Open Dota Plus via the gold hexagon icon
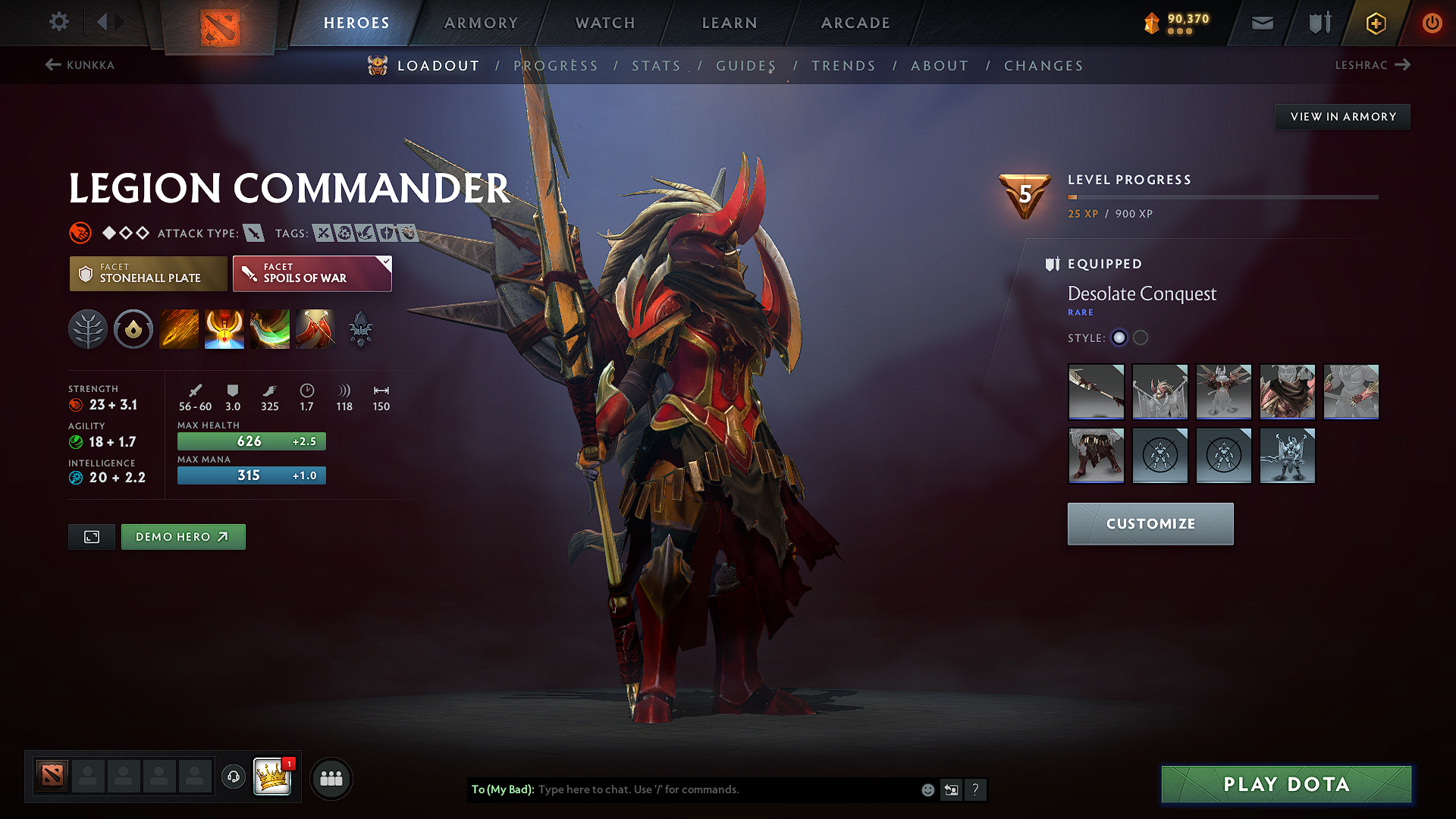The image size is (1456, 819). (1375, 23)
